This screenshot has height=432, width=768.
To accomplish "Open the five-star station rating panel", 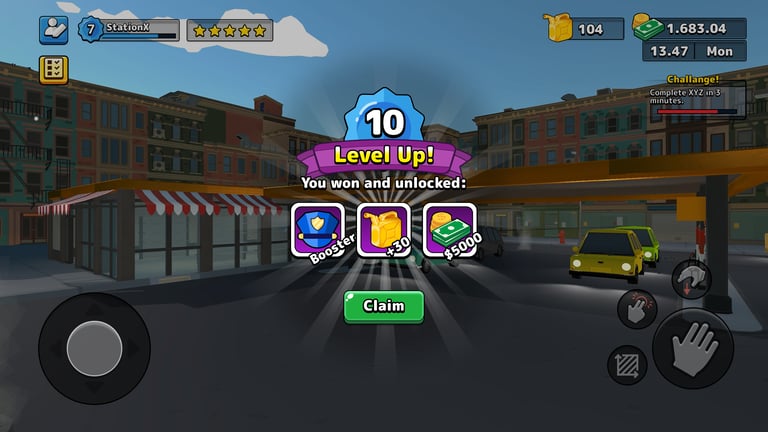I will pyautogui.click(x=230, y=31).
